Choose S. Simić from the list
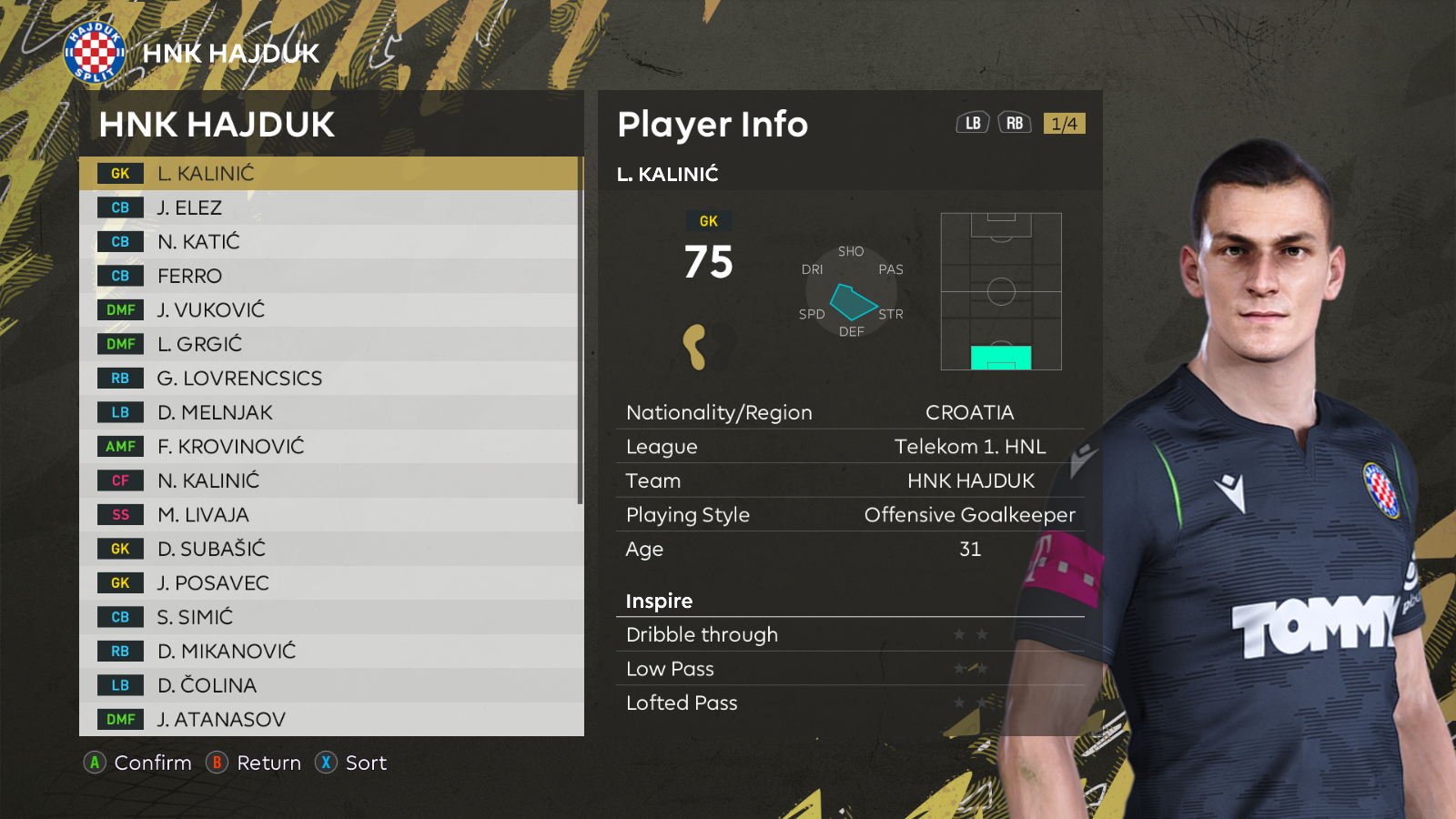The image size is (1456, 819). 329,617
